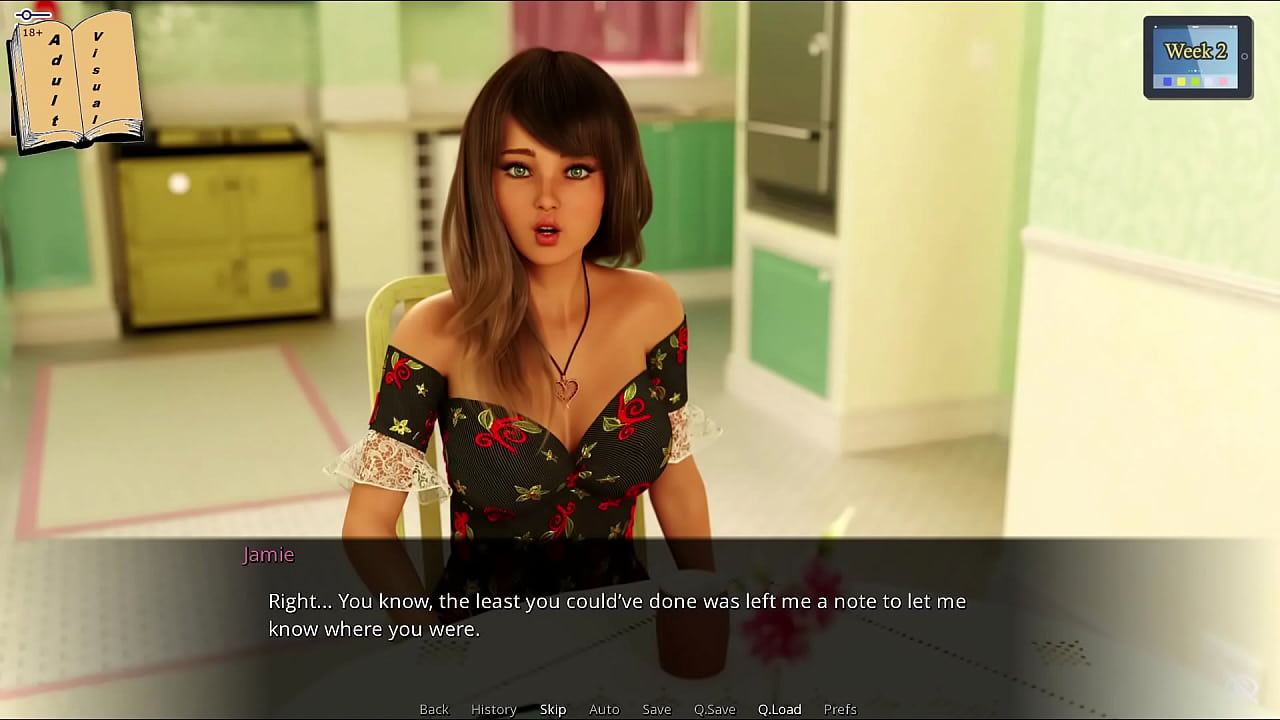This screenshot has width=1280, height=720.
Task: Open the Prefs settings menu
Action: pos(840,709)
